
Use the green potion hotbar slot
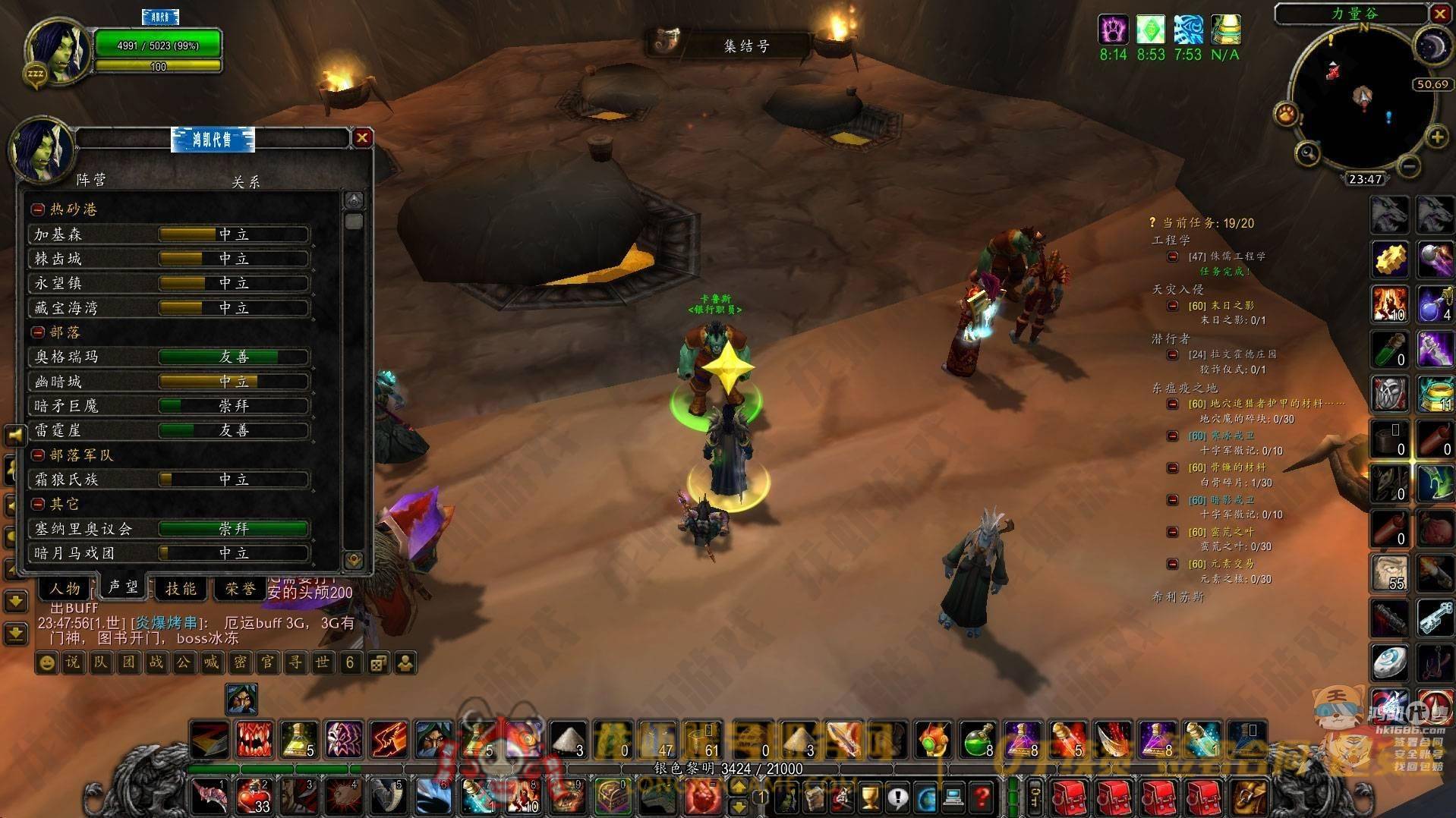978,740
